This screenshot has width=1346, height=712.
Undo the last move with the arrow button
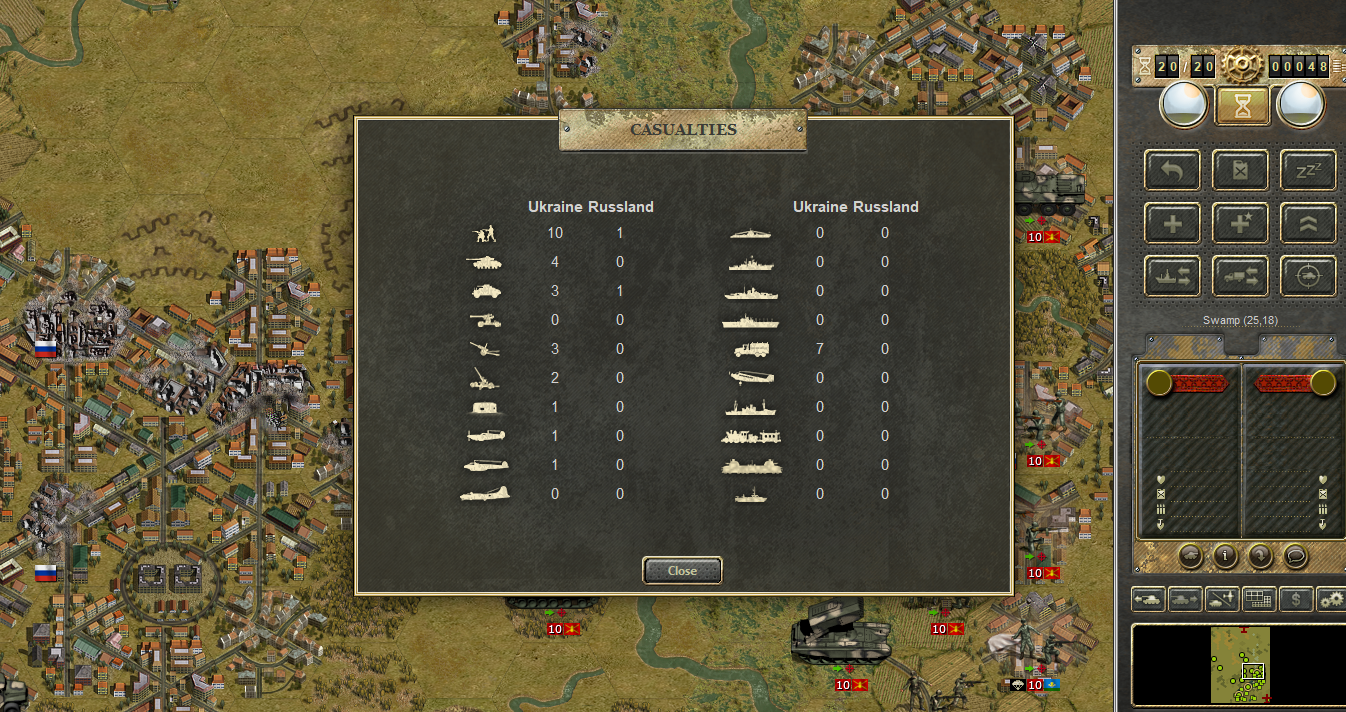[x=1173, y=170]
